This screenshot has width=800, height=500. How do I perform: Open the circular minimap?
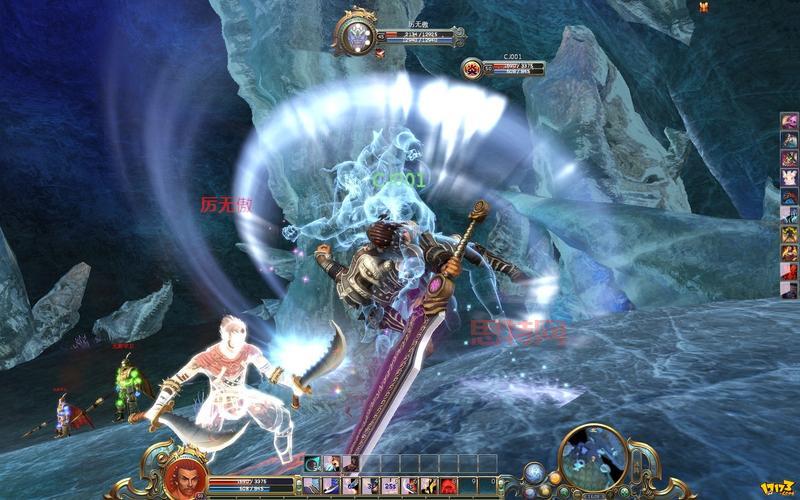594,459
